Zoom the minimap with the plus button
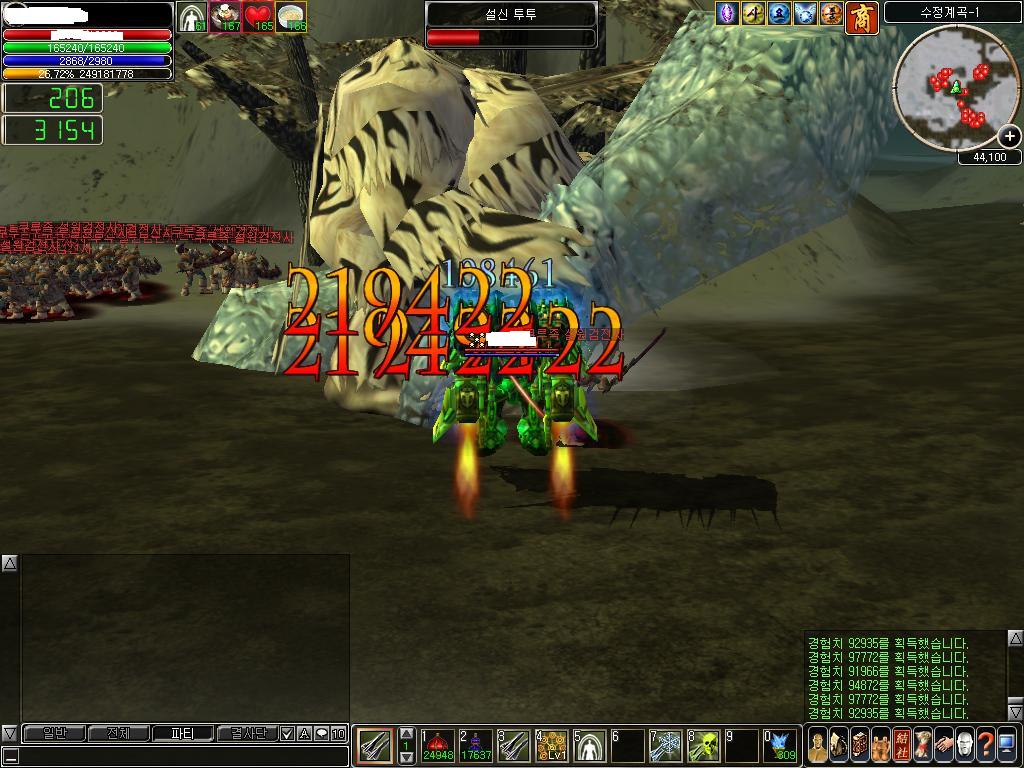The width and height of the screenshot is (1024, 768). (x=1010, y=137)
